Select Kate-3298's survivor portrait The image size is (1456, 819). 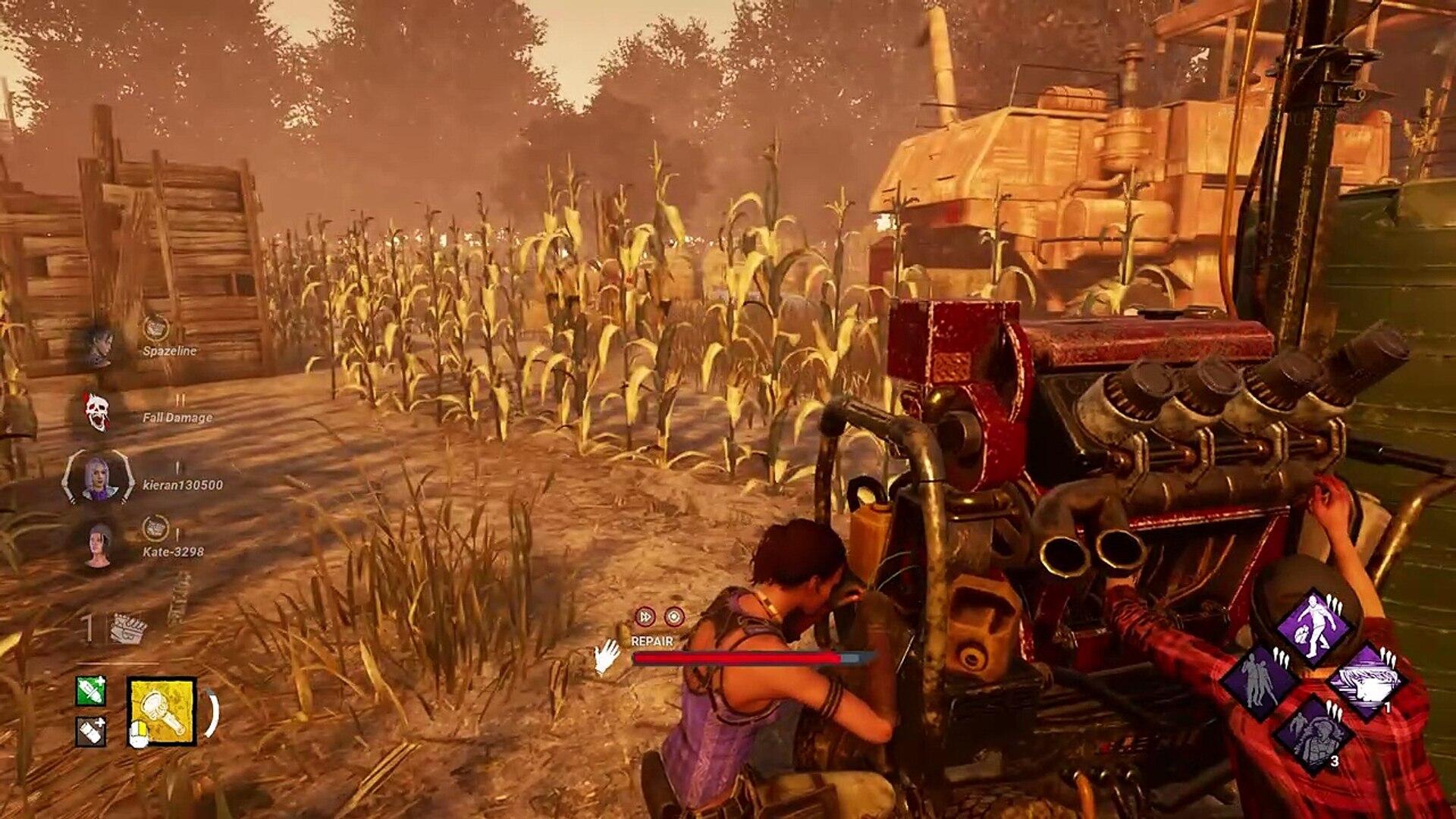pos(99,544)
